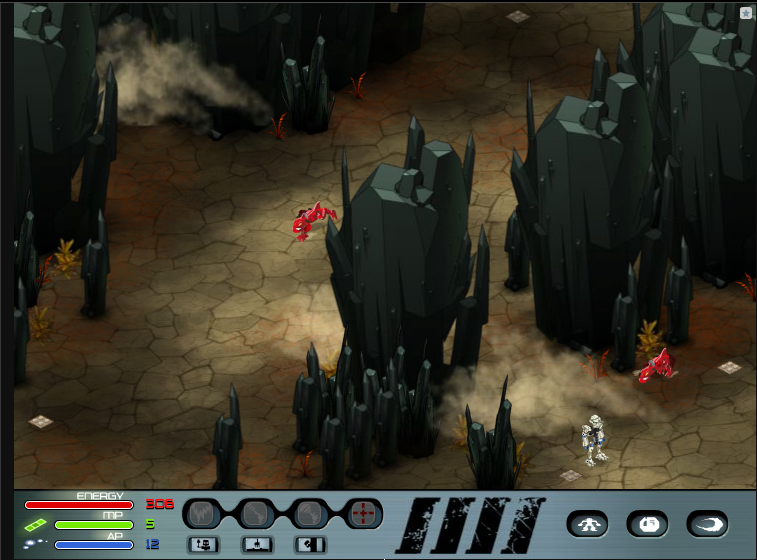Click the wrench-shaped button under the abilities
This screenshot has width=757, height=560.
point(310,545)
